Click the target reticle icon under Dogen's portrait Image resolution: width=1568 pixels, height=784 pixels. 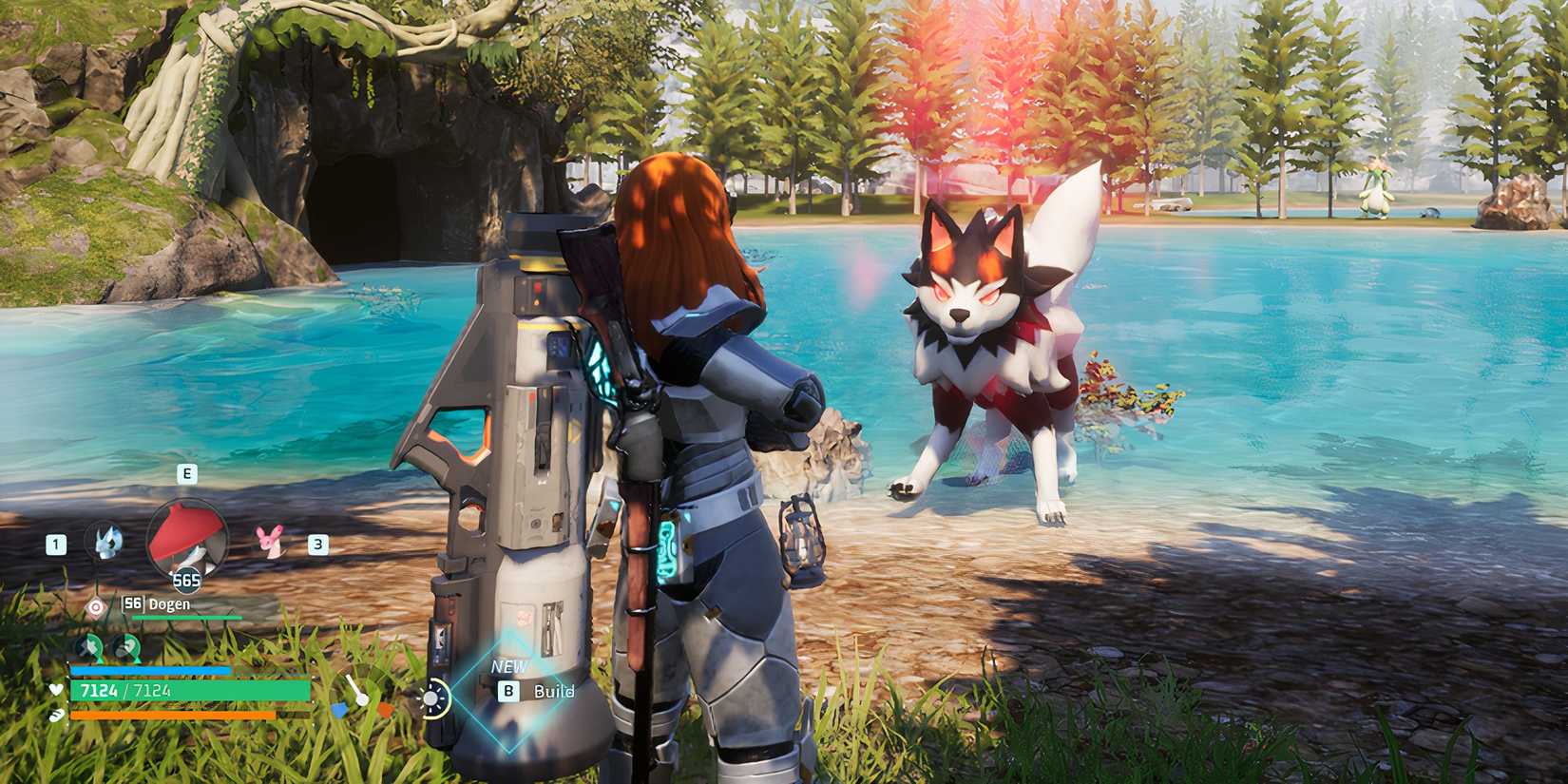point(94,604)
